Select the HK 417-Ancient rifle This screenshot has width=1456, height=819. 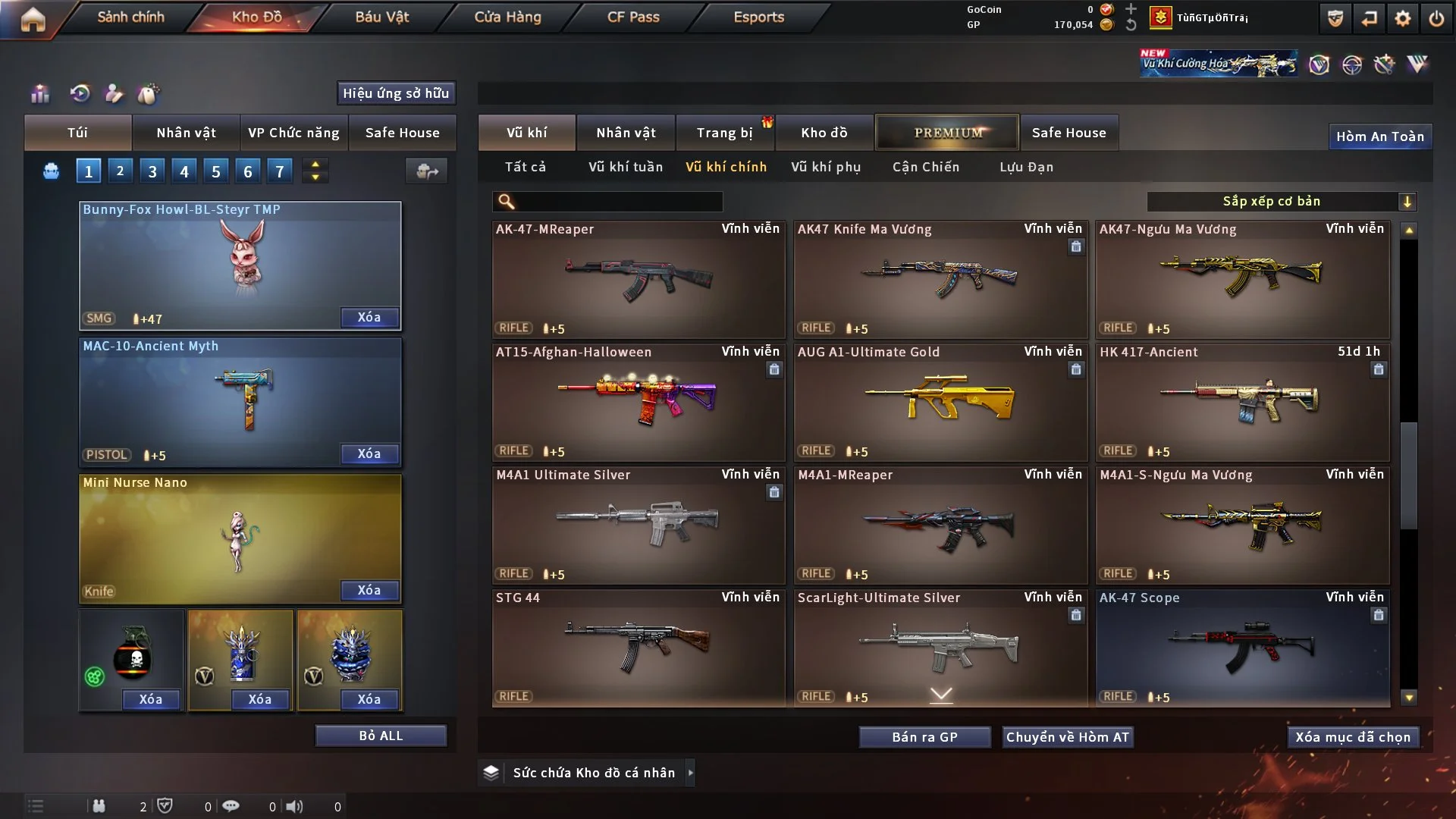pos(1242,402)
